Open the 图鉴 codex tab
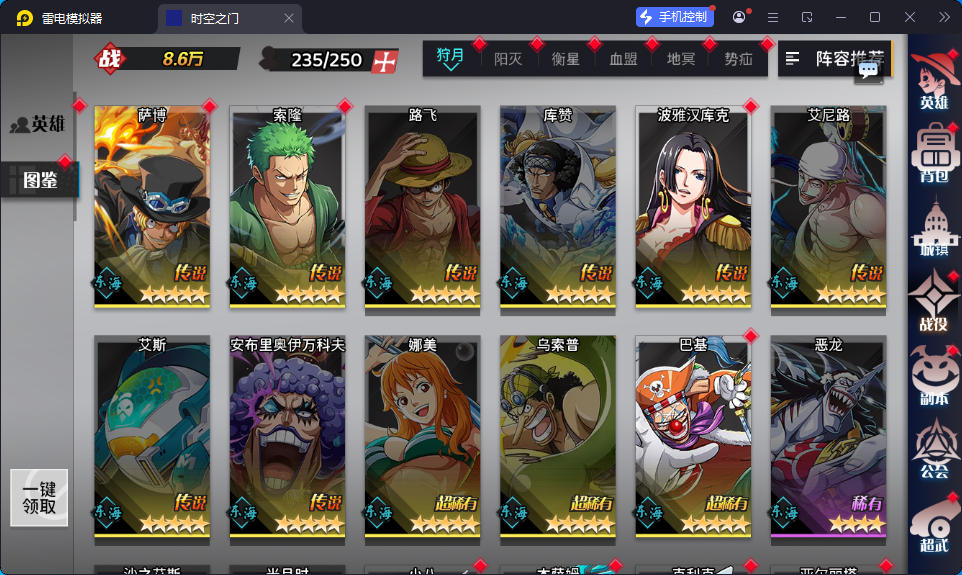This screenshot has height=575, width=962. 38,180
